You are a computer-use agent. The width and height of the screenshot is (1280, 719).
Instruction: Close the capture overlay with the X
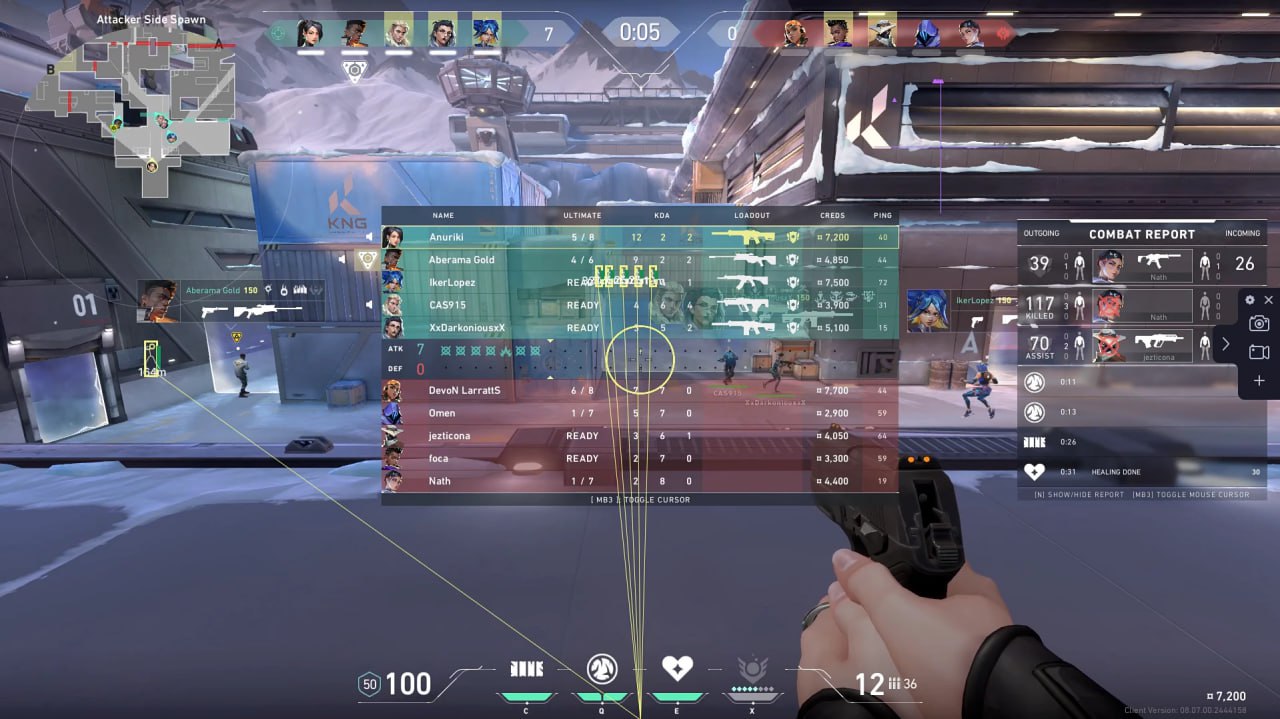(1269, 300)
